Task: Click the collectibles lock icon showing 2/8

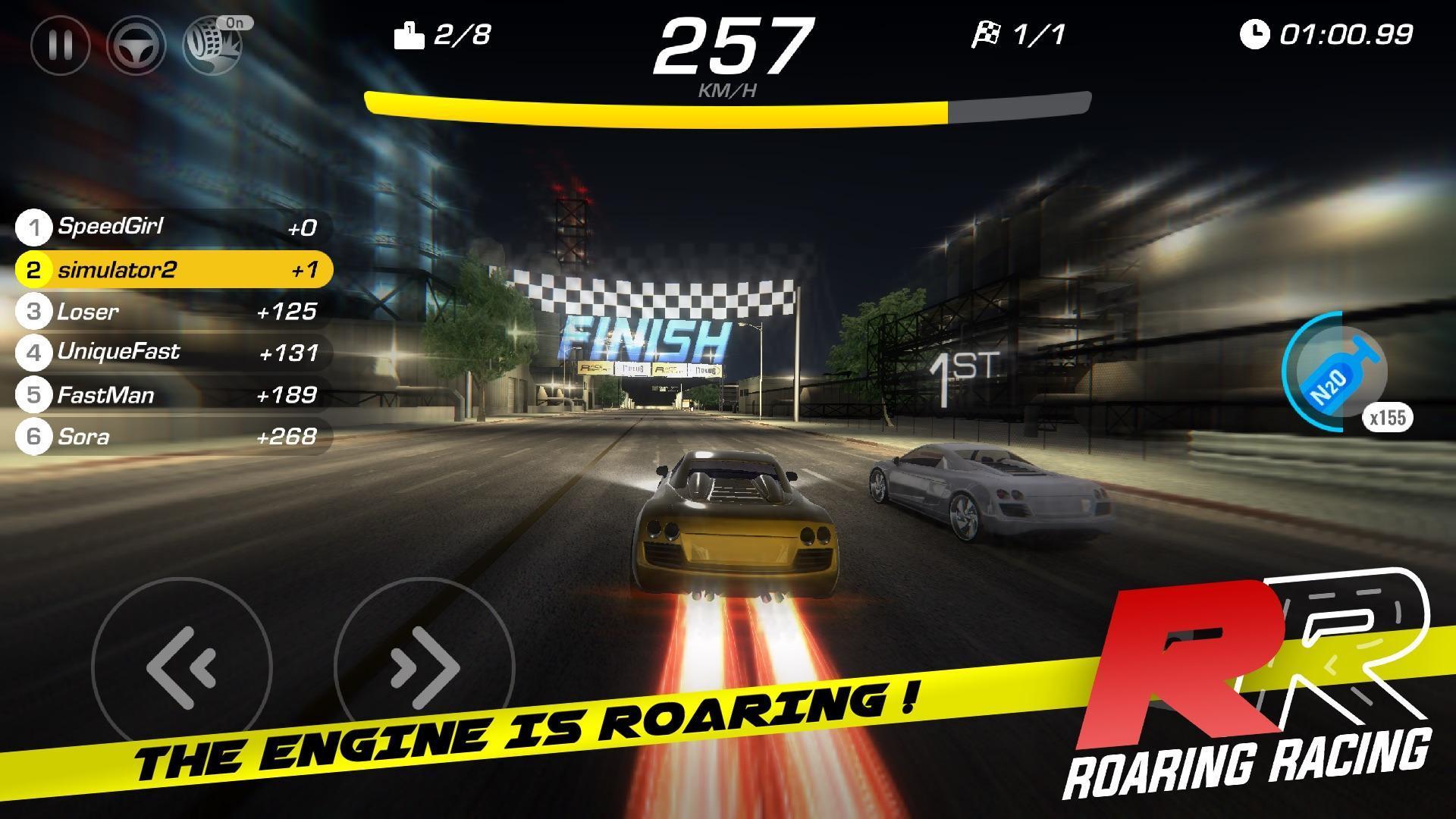Action: click(x=409, y=34)
